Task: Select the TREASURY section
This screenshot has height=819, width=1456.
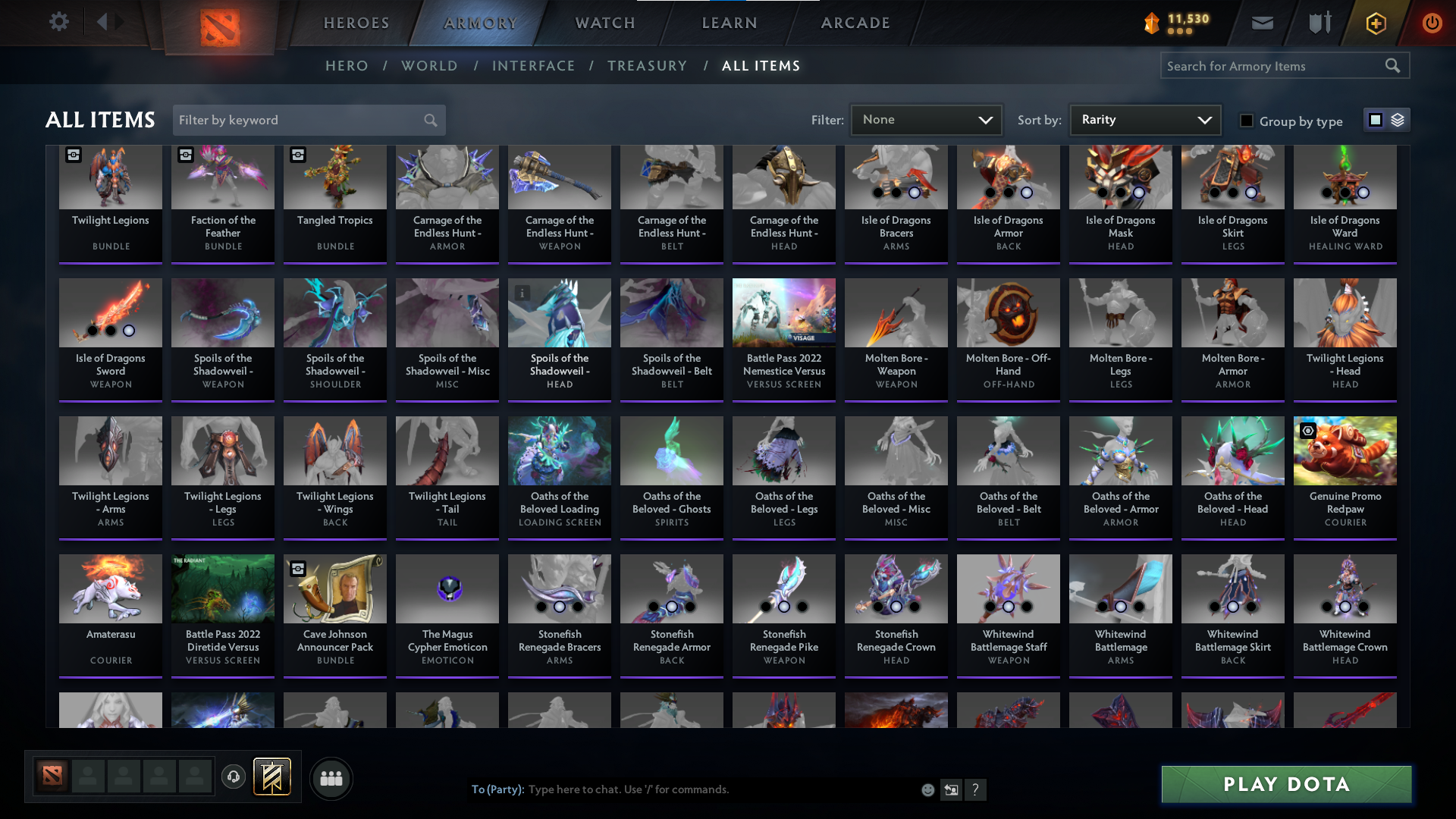Action: click(x=647, y=66)
